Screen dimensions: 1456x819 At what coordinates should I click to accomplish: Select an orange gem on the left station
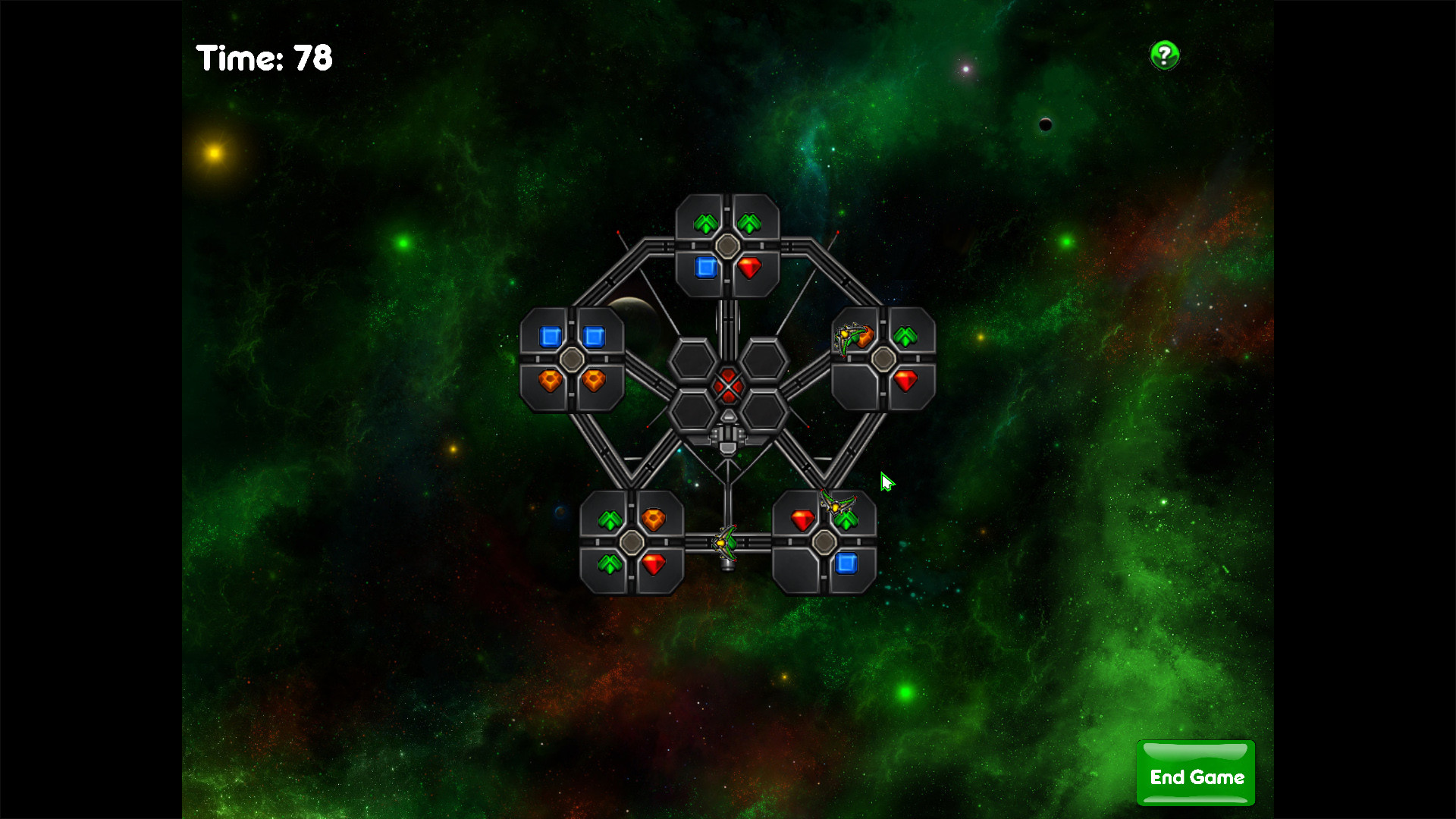point(549,381)
